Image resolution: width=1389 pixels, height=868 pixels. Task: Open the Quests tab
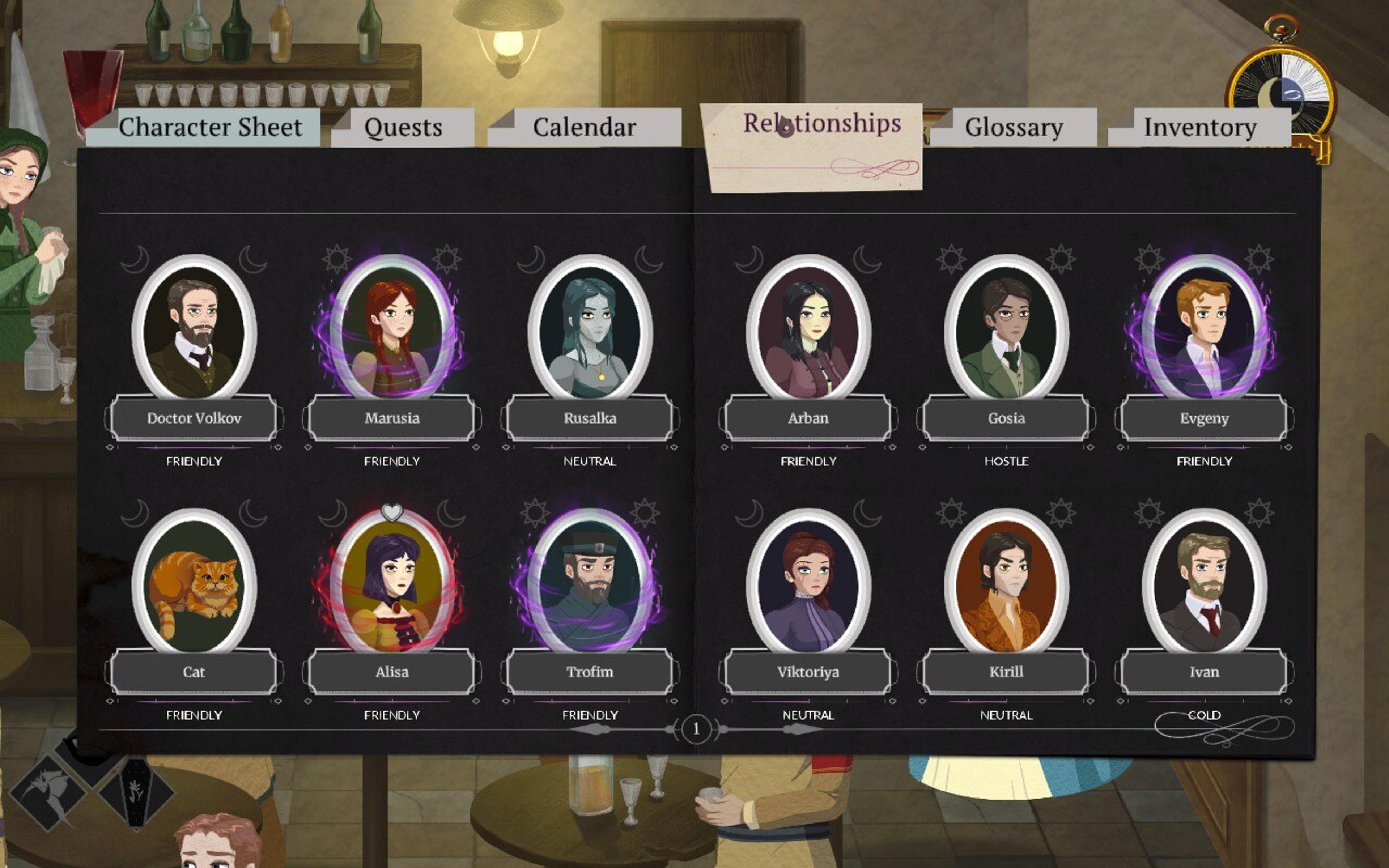click(403, 127)
